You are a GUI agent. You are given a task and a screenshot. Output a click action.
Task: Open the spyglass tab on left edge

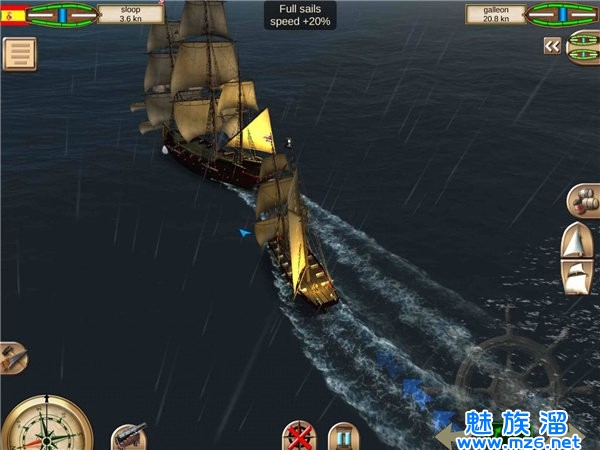click(x=11, y=357)
